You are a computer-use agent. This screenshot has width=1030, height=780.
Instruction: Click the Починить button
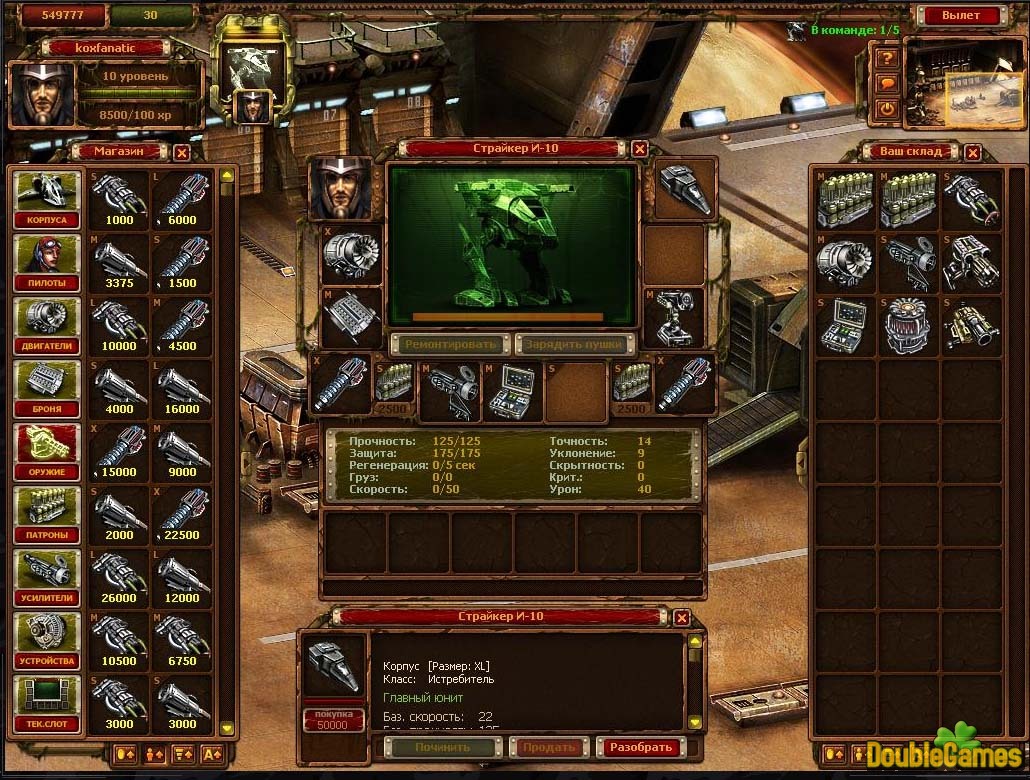point(443,747)
